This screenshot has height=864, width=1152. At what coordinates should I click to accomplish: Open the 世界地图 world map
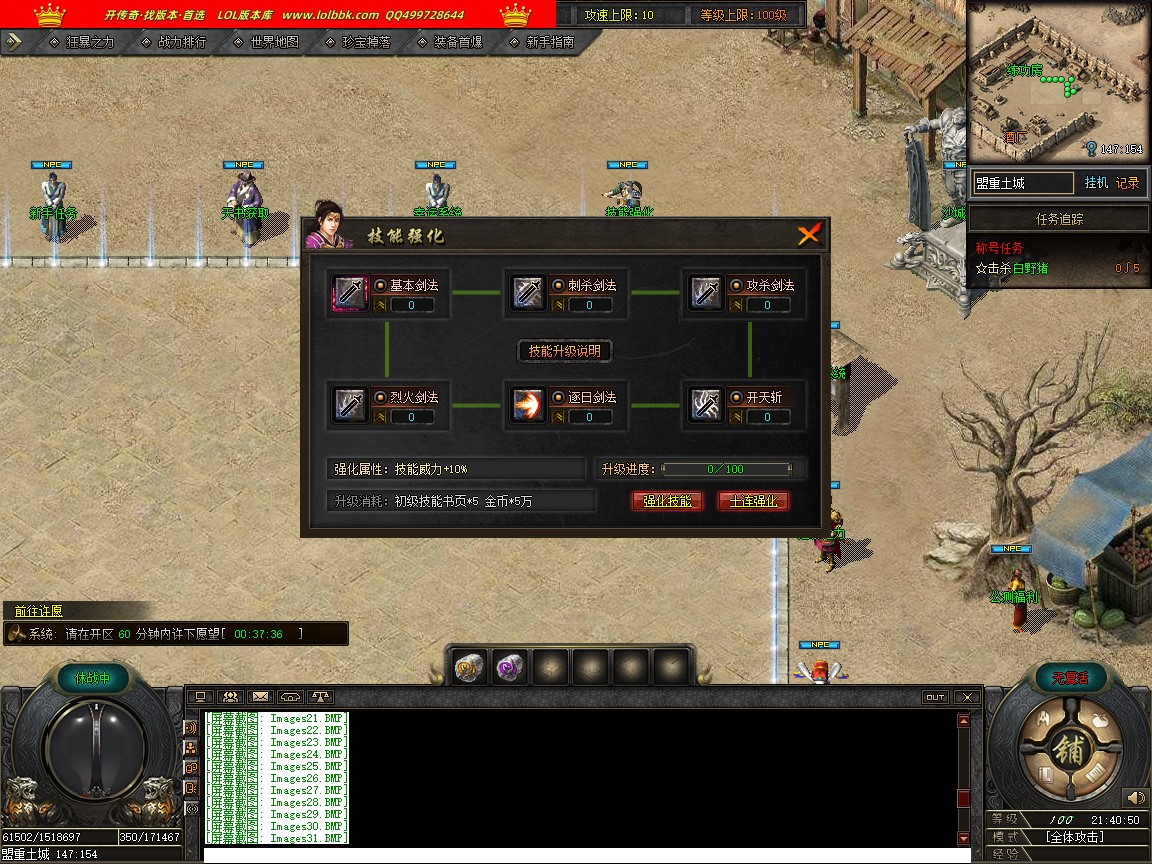[x=274, y=42]
